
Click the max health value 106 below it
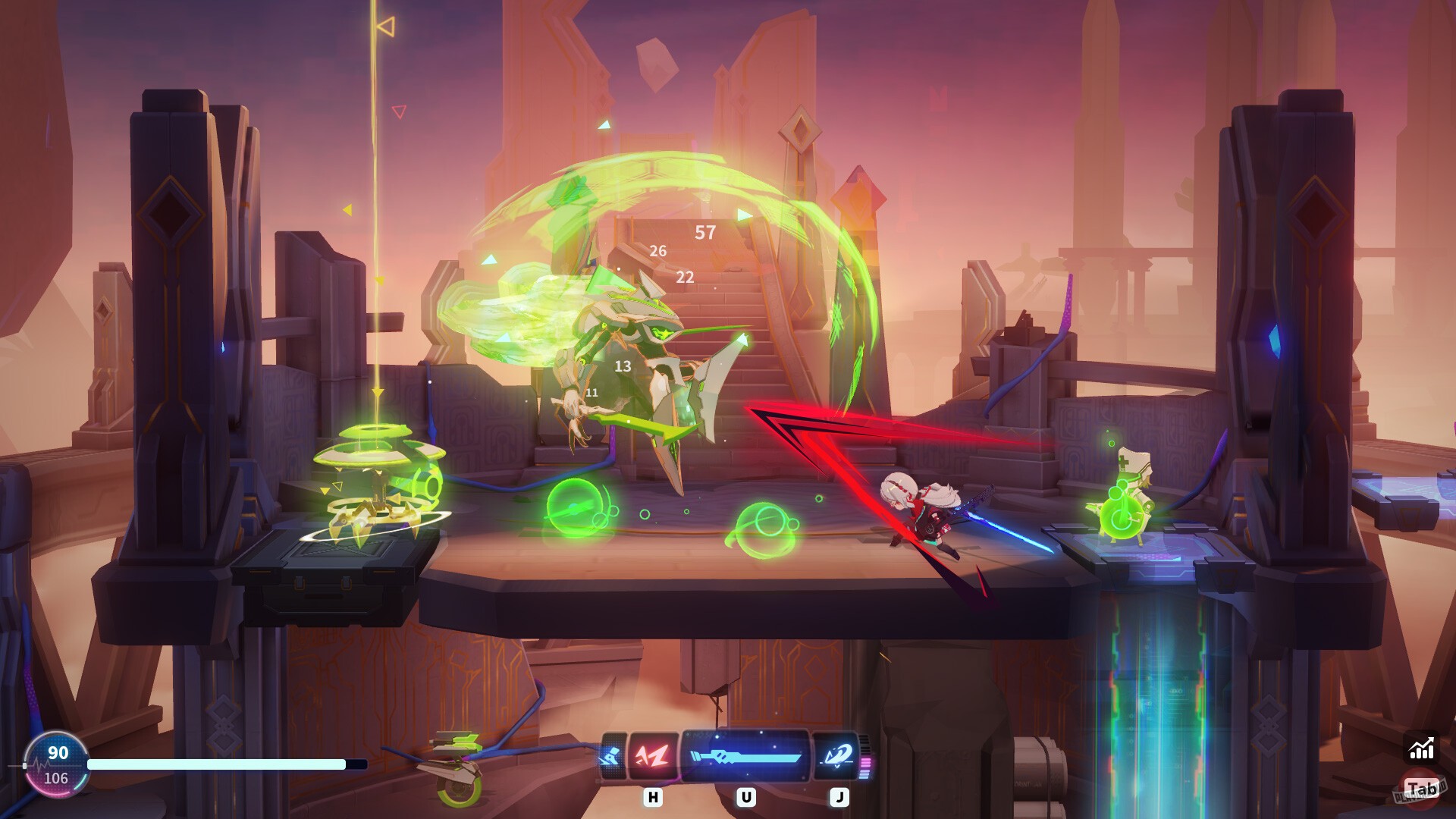point(58,777)
